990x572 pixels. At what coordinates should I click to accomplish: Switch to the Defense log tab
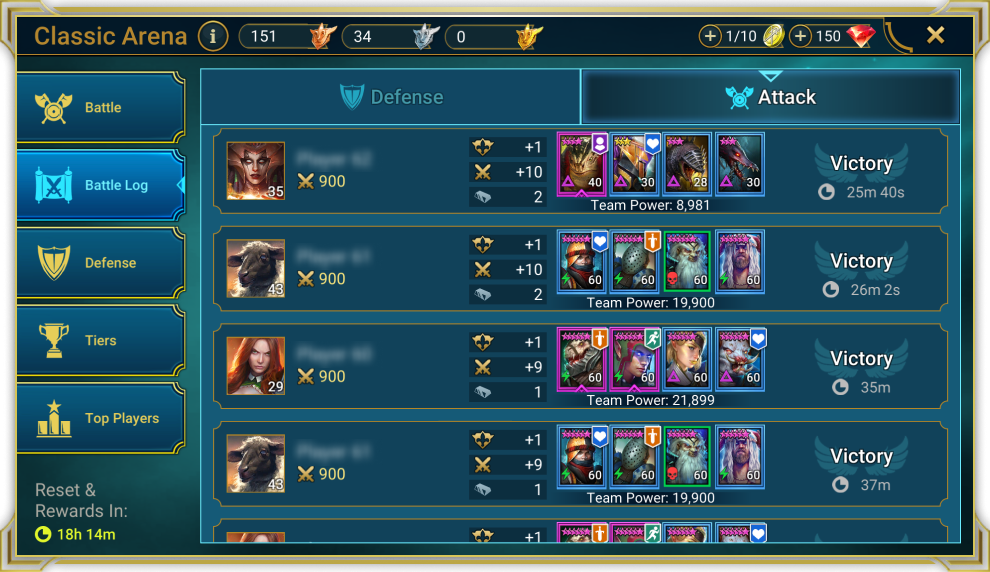point(391,97)
